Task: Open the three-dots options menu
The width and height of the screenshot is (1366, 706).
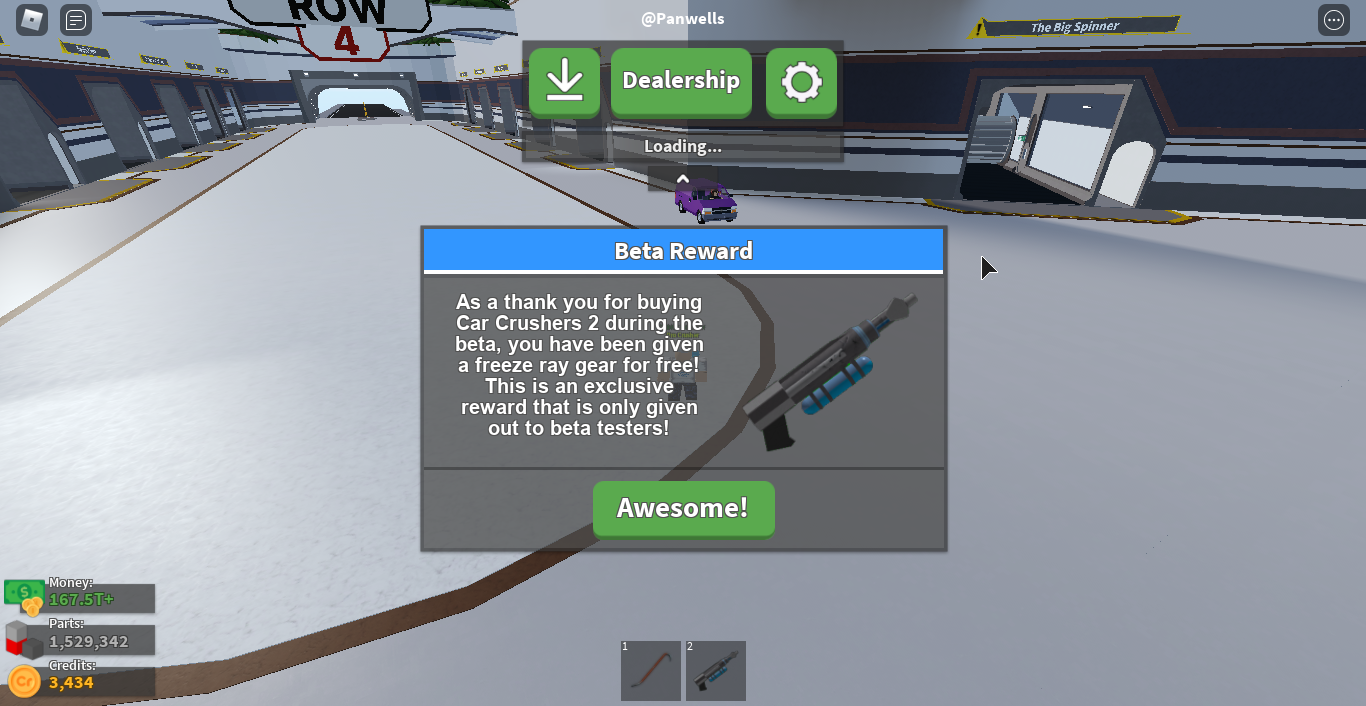Action: tap(1333, 20)
